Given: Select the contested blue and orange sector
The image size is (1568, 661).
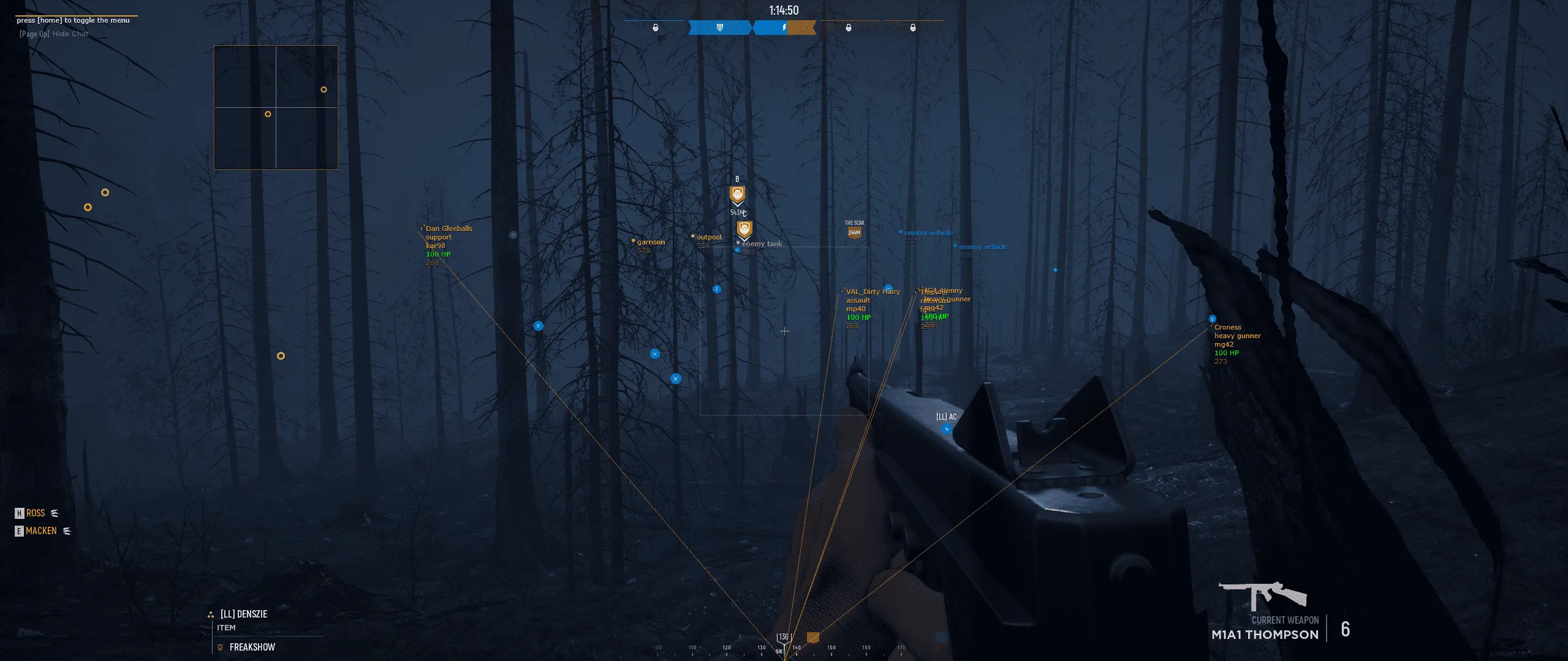Looking at the screenshot, I should tap(784, 28).
